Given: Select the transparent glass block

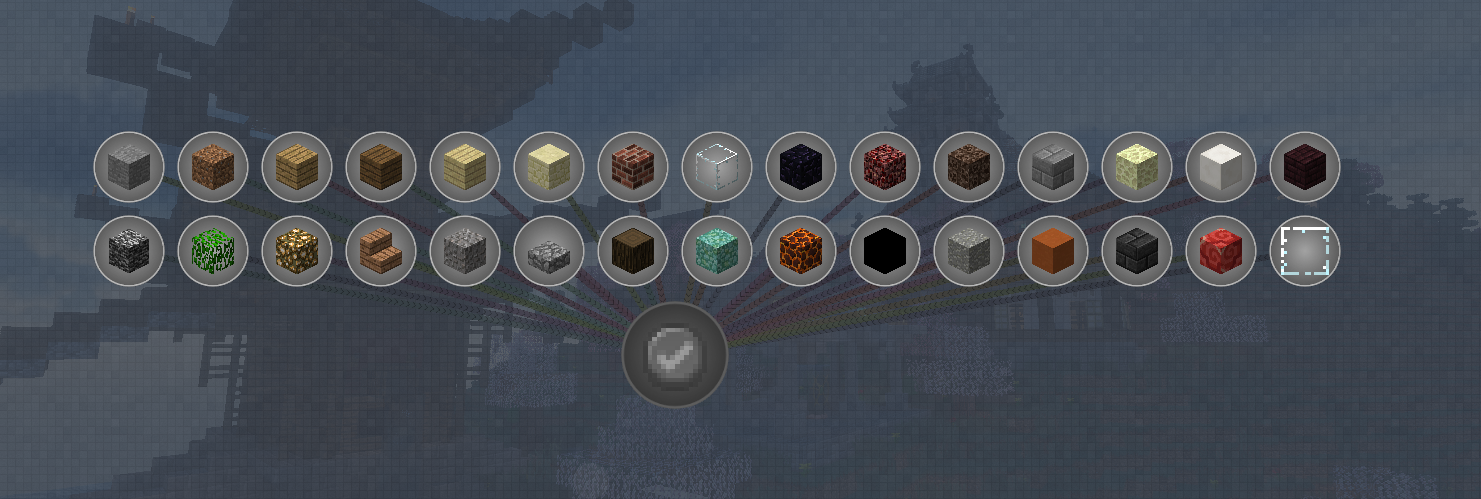Looking at the screenshot, I should click(717, 167).
